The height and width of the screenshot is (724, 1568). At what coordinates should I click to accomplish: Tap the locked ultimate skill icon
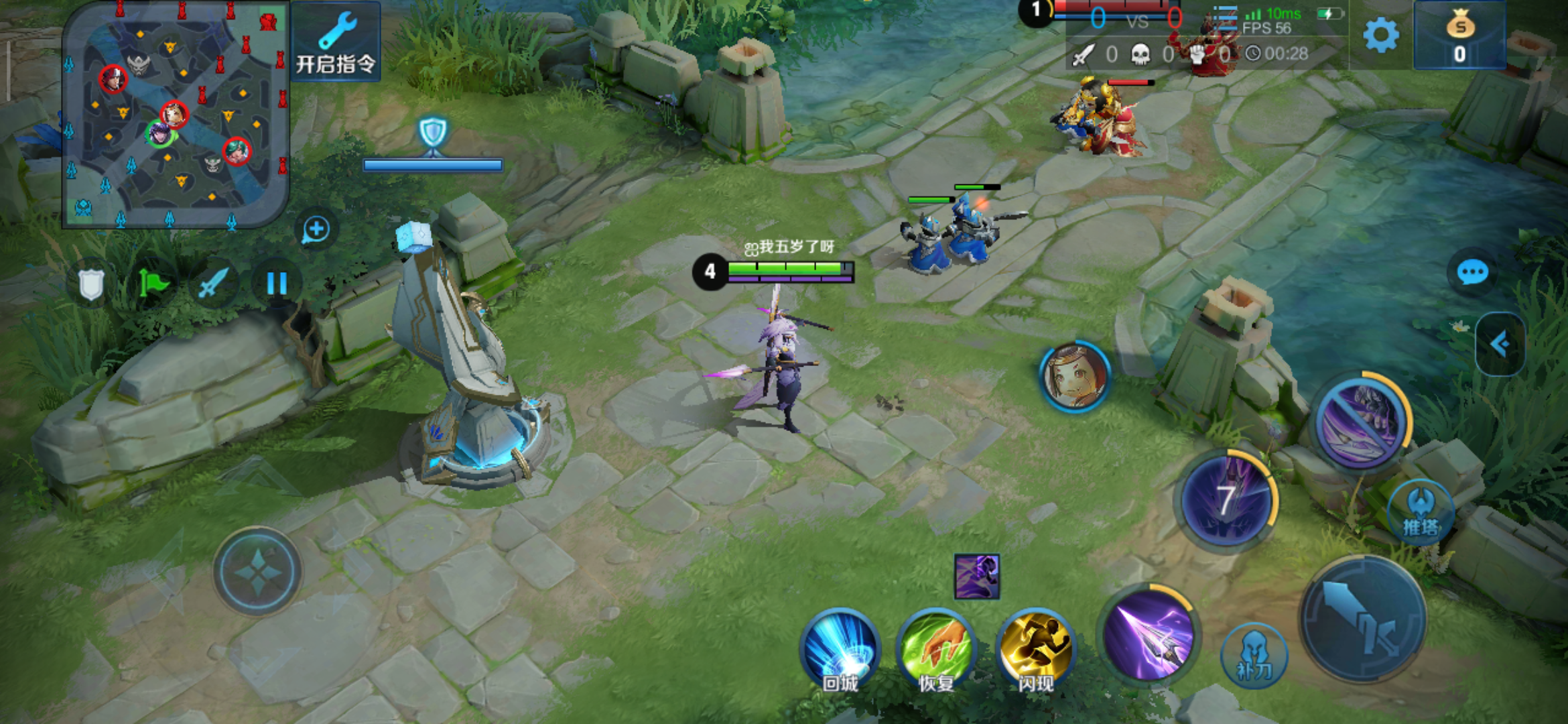(1360, 421)
